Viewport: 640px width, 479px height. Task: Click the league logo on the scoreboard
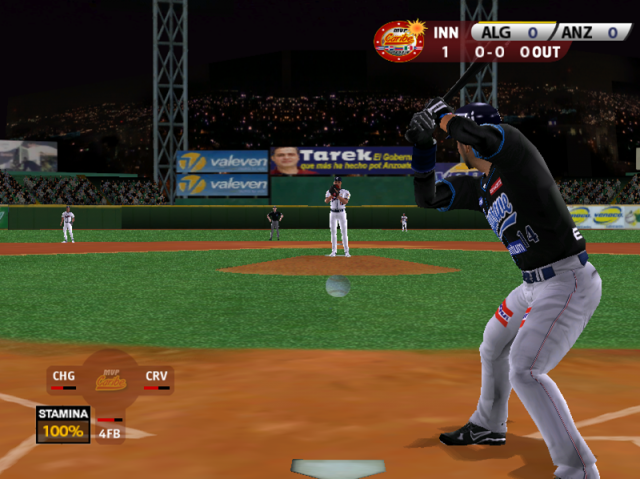[398, 41]
